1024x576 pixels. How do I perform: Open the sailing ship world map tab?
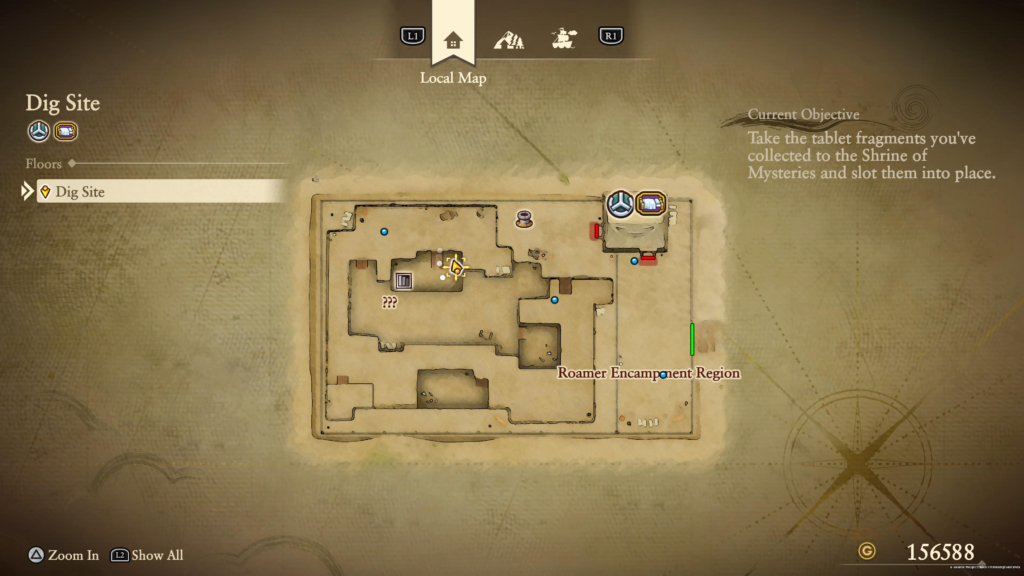[565, 39]
